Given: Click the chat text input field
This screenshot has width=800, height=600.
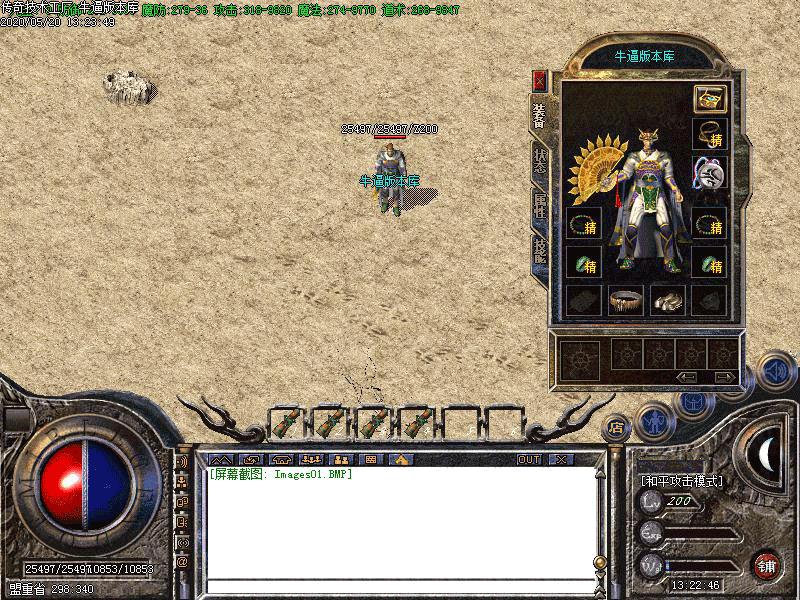Looking at the screenshot, I should [400, 585].
